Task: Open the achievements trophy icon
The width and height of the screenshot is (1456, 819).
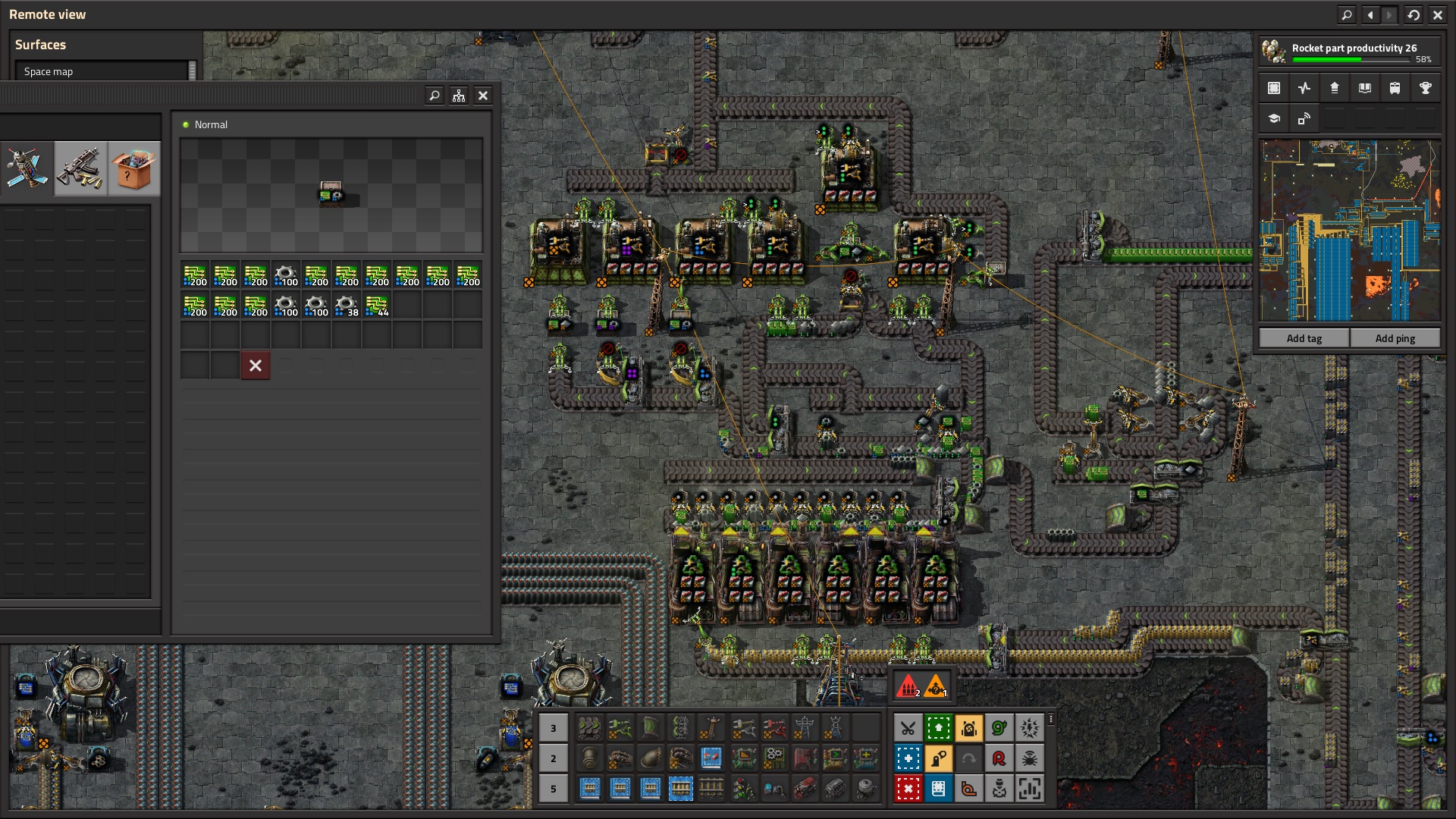Action: [x=1425, y=88]
